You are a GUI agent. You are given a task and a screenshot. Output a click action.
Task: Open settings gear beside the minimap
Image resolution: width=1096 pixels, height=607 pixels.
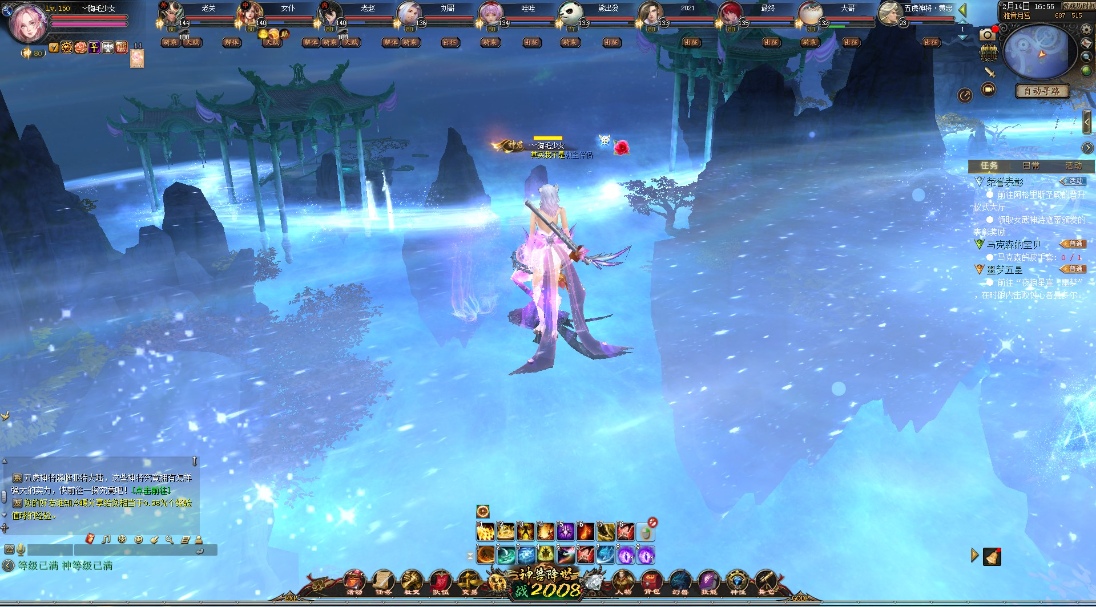click(1086, 28)
